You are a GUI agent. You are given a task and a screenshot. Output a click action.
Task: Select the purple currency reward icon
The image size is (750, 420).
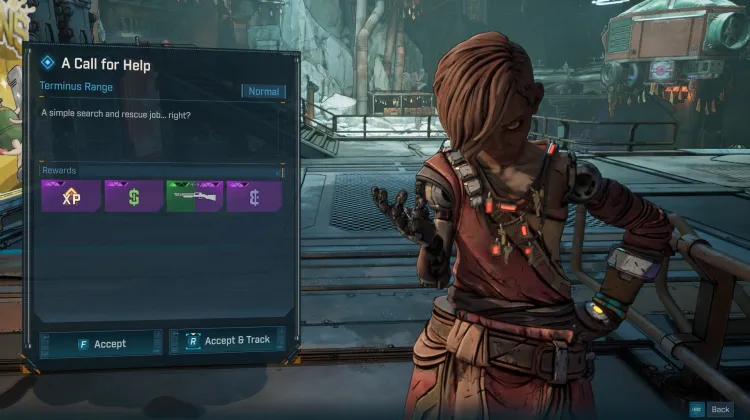pos(255,196)
